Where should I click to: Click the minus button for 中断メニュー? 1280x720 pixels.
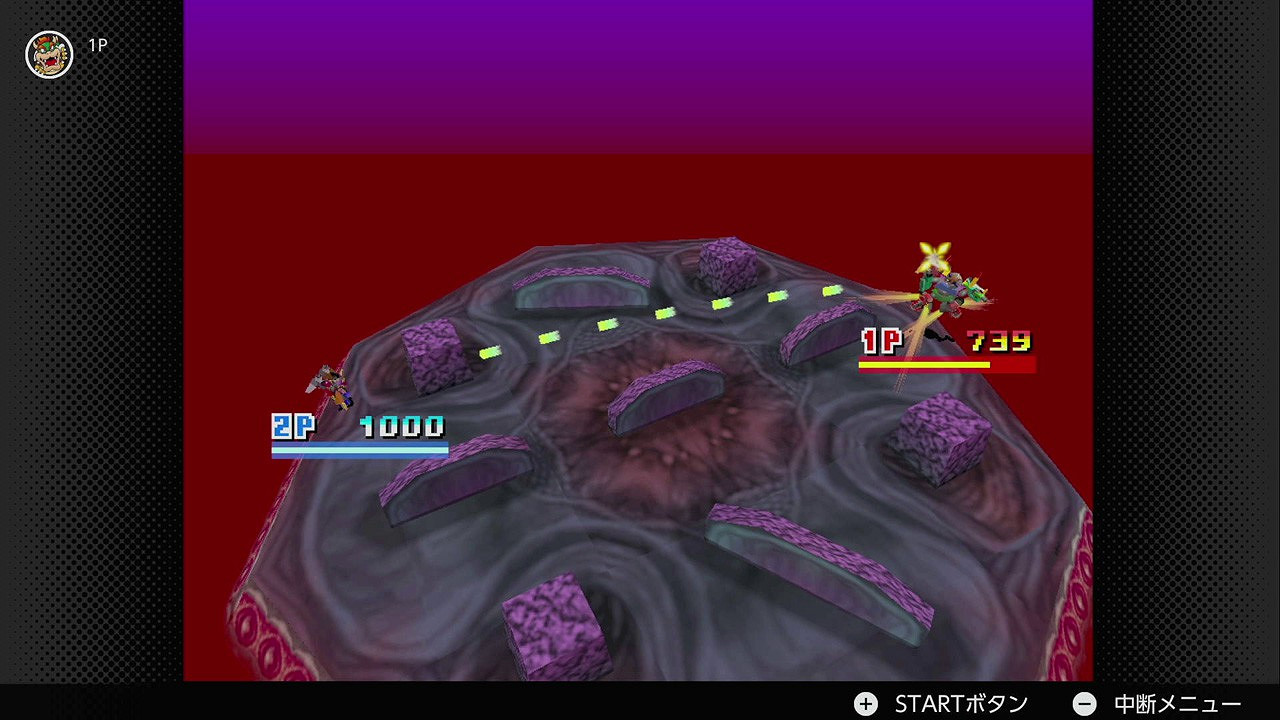pyautogui.click(x=1083, y=703)
